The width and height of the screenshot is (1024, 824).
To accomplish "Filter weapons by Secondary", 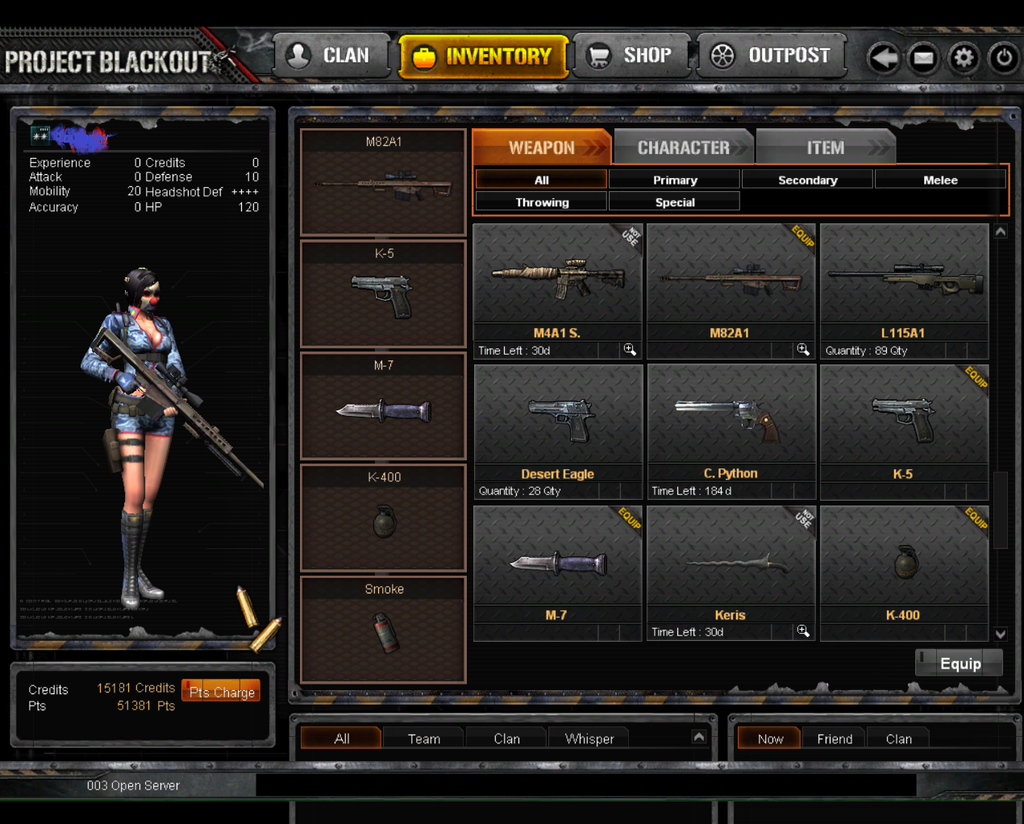I will pyautogui.click(x=807, y=180).
